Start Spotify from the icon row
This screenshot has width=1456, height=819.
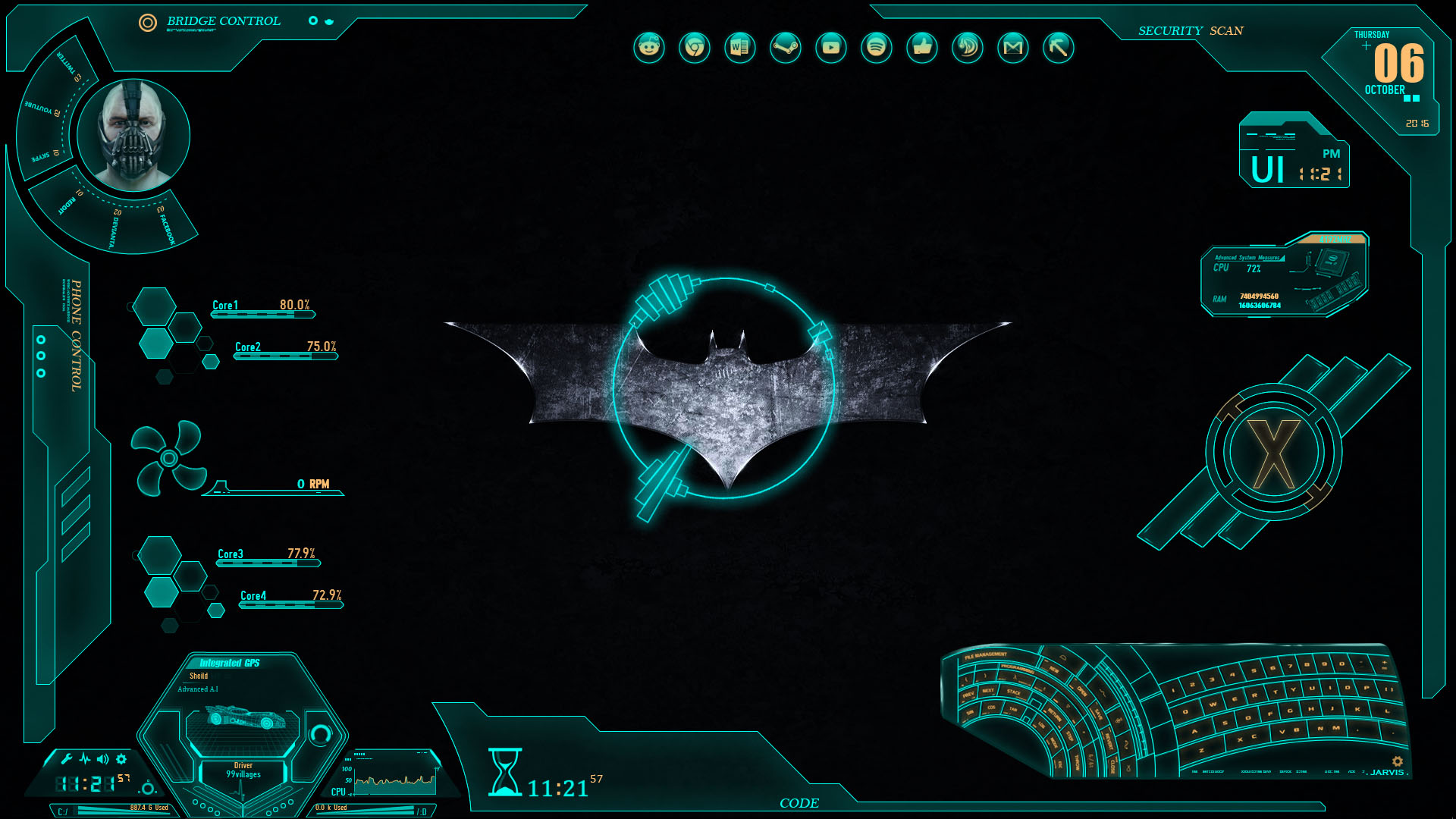(x=877, y=48)
